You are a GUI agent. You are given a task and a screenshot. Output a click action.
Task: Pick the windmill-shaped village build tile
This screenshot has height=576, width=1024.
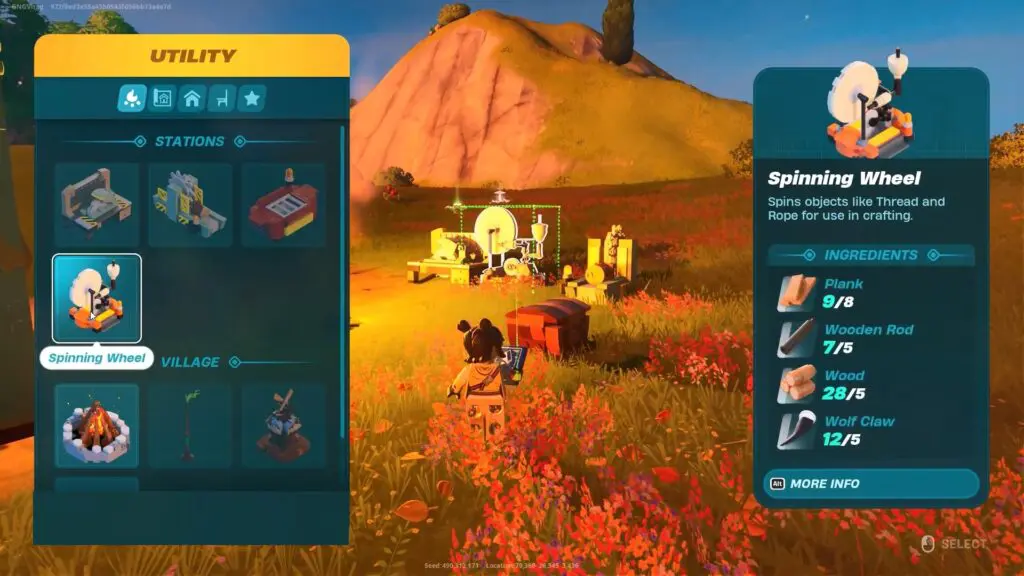coord(283,425)
